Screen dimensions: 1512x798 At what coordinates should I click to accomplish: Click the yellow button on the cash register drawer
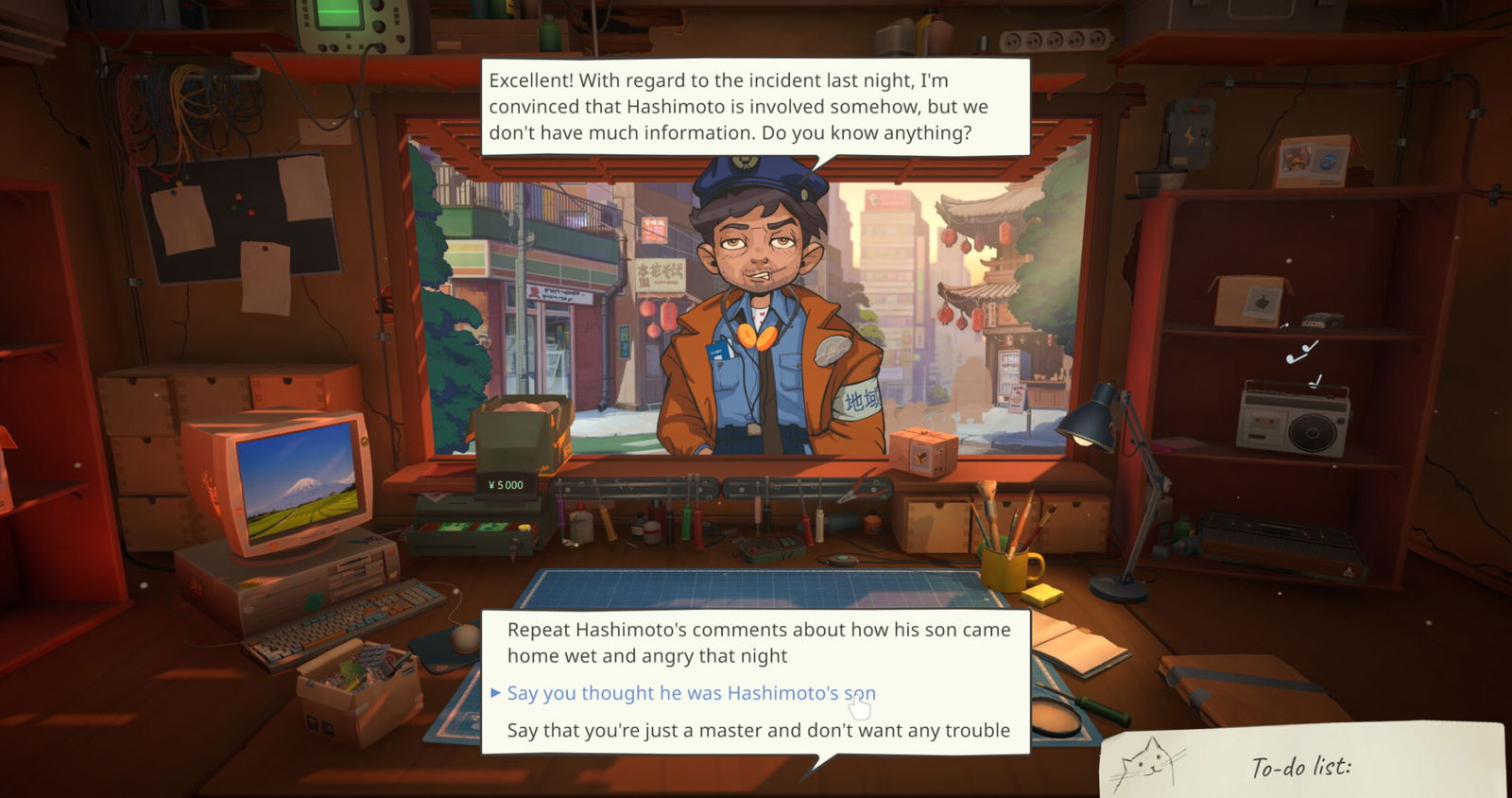(524, 528)
